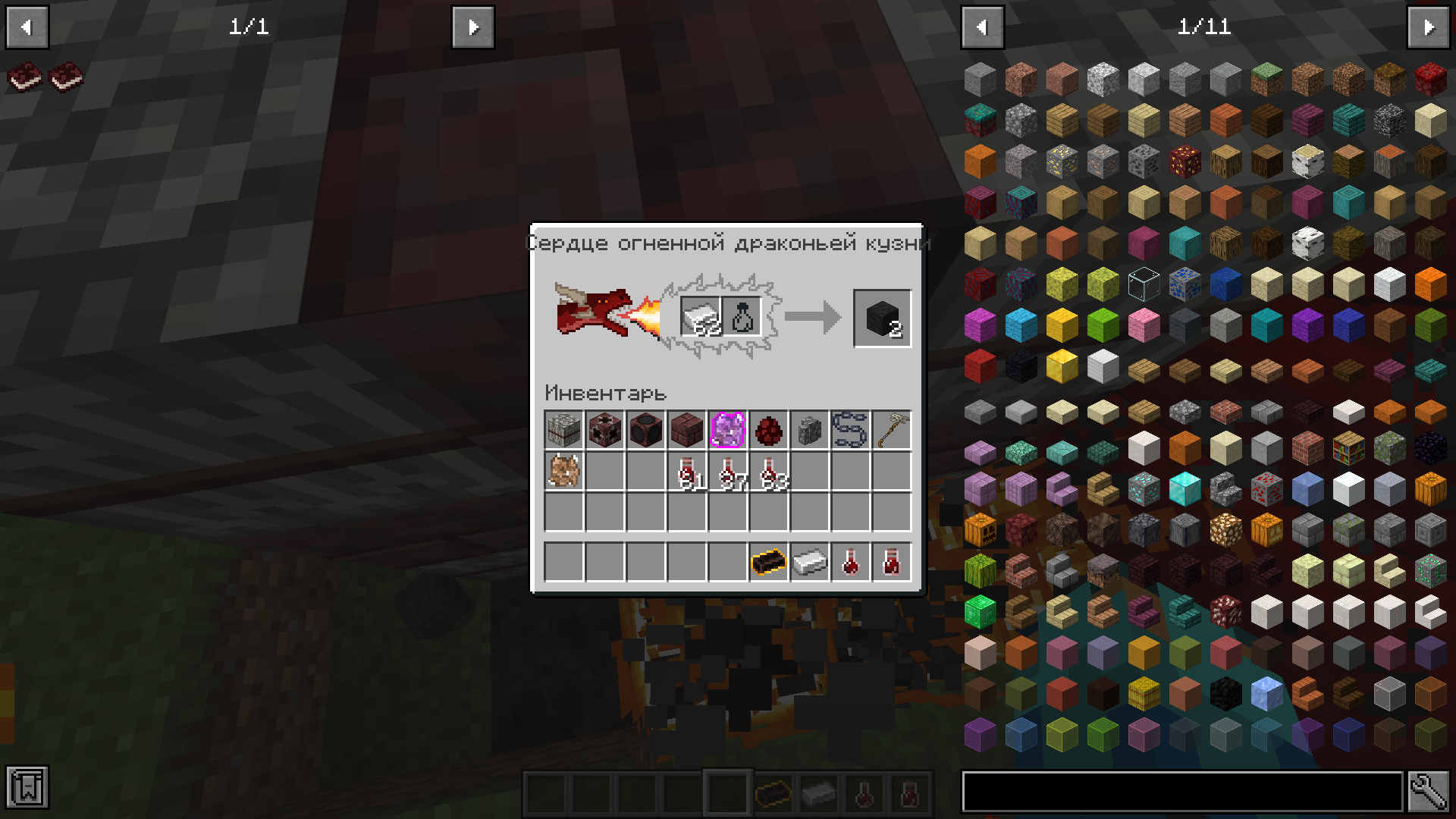The width and height of the screenshot is (1456, 819).
Task: Click the previous arrow above the recipe
Action: tap(27, 27)
